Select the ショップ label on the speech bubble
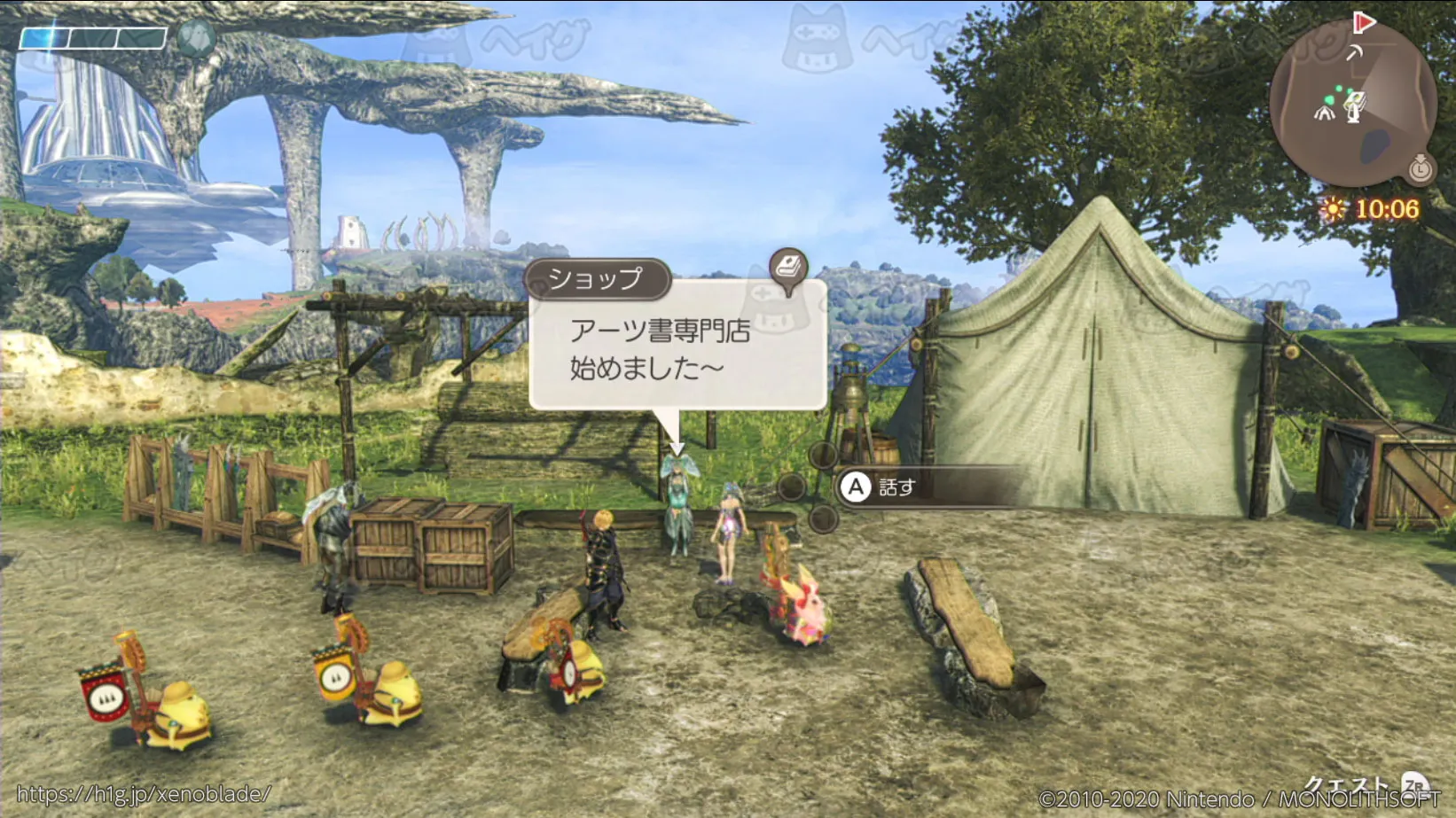The height and width of the screenshot is (818, 1456). 595,279
